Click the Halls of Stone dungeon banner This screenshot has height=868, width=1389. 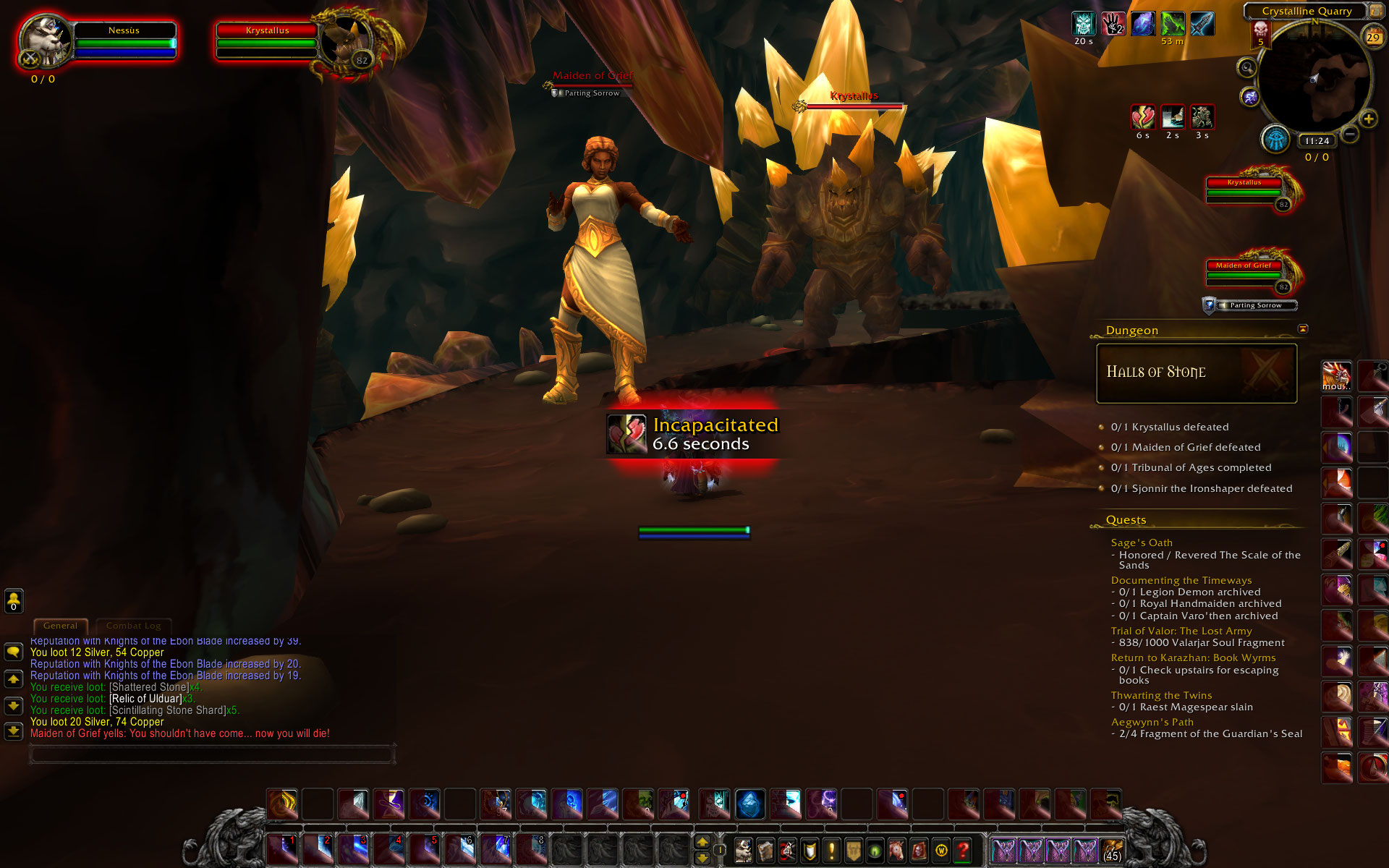[1197, 373]
